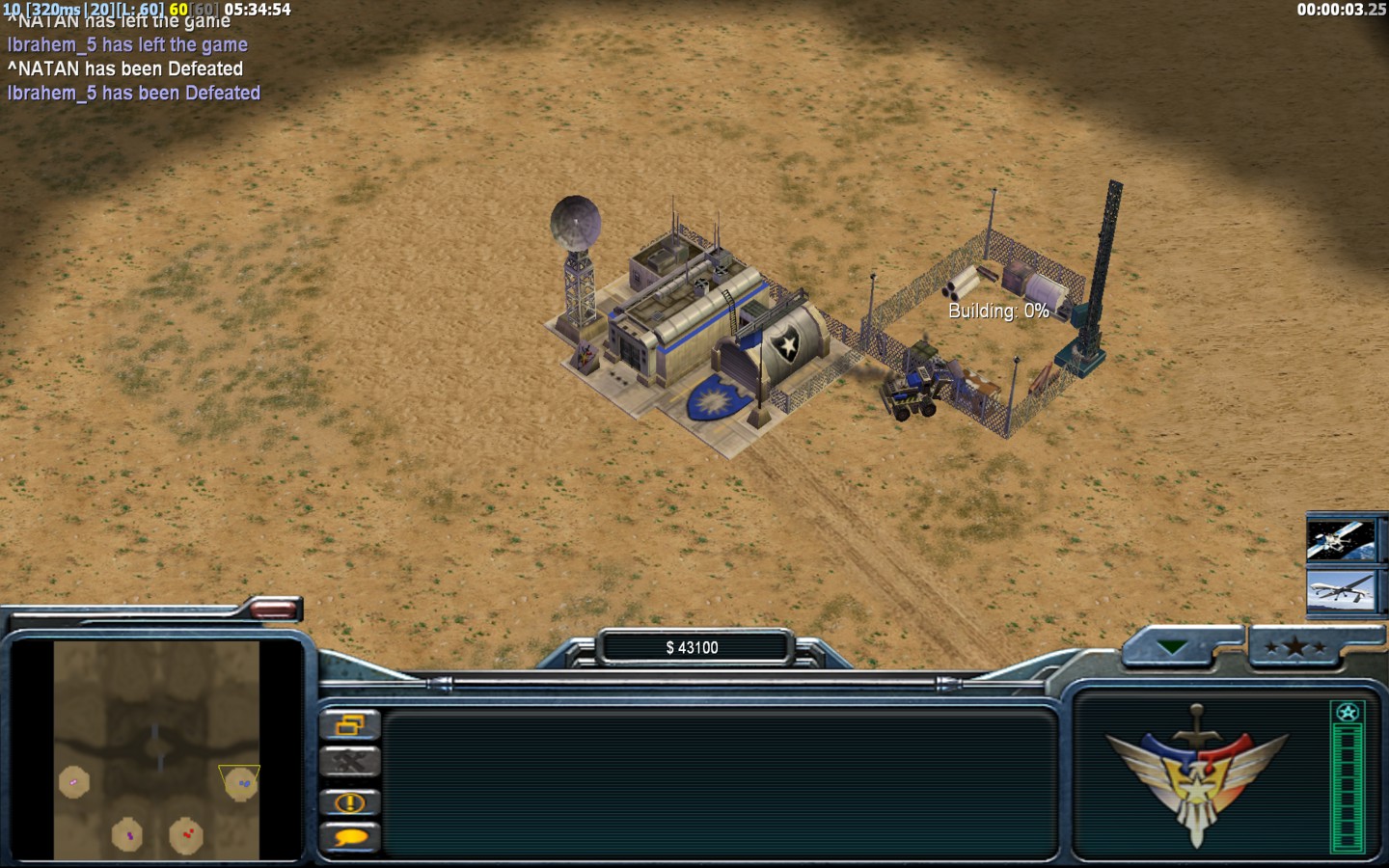1389x868 pixels.
Task: Open the three-star Generals Powers menu
Action: click(1295, 647)
